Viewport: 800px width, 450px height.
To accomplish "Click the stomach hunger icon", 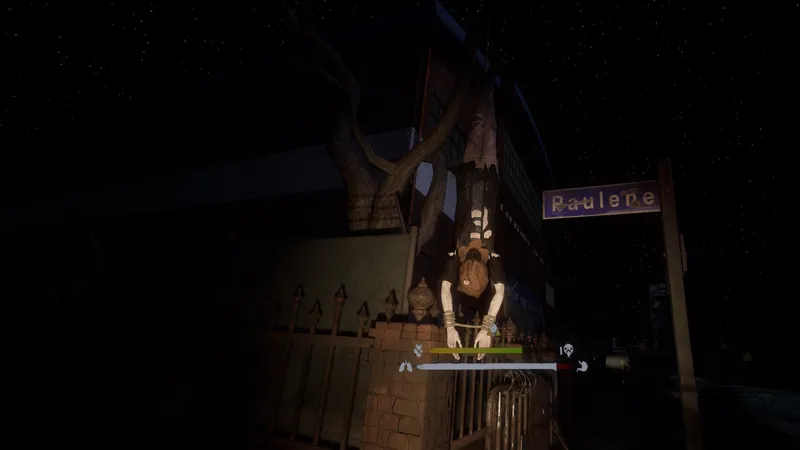I will (x=581, y=366).
